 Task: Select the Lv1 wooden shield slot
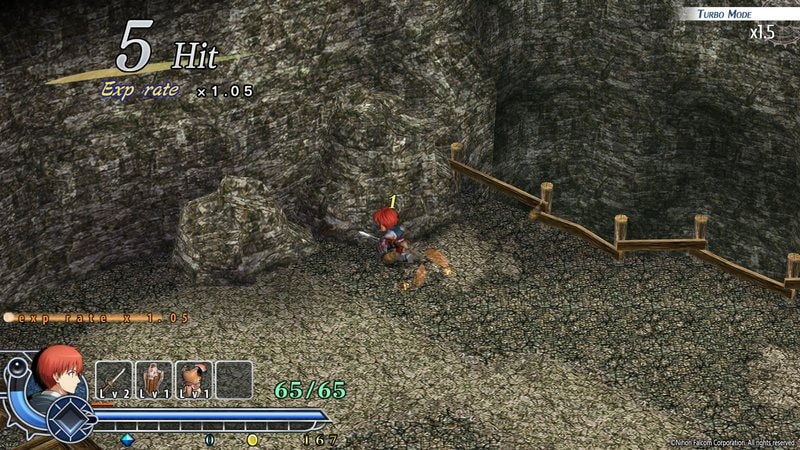[x=154, y=380]
